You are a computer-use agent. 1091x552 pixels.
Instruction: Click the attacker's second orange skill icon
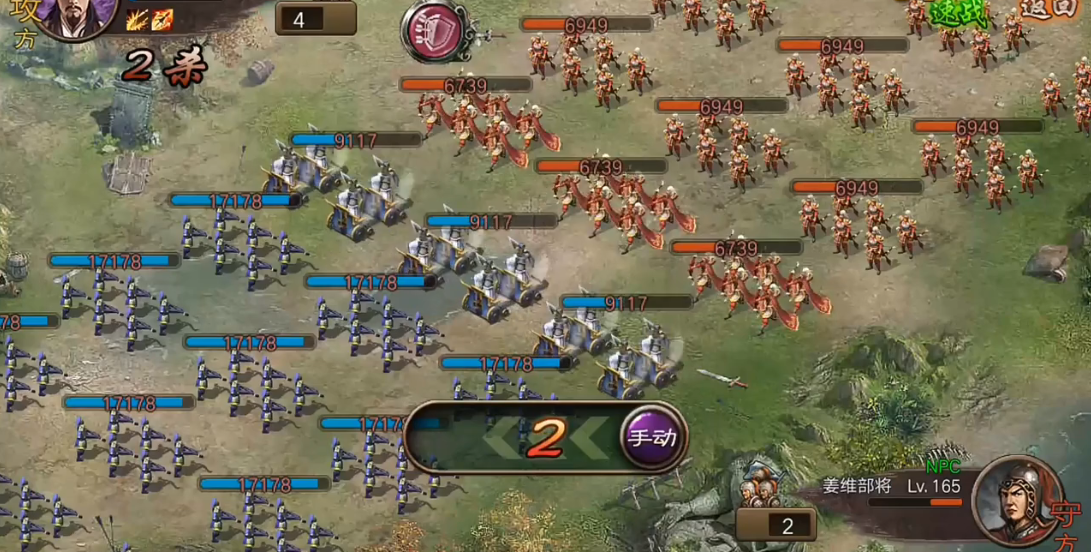coord(162,18)
